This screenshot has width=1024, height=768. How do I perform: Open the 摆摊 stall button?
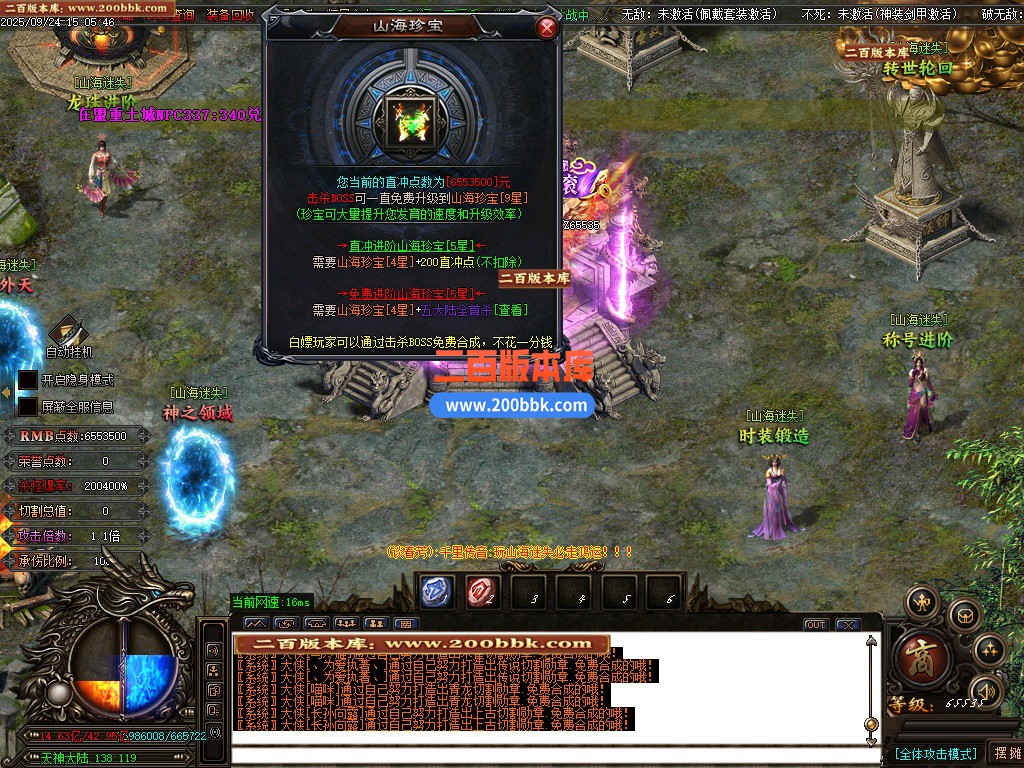(1005, 753)
